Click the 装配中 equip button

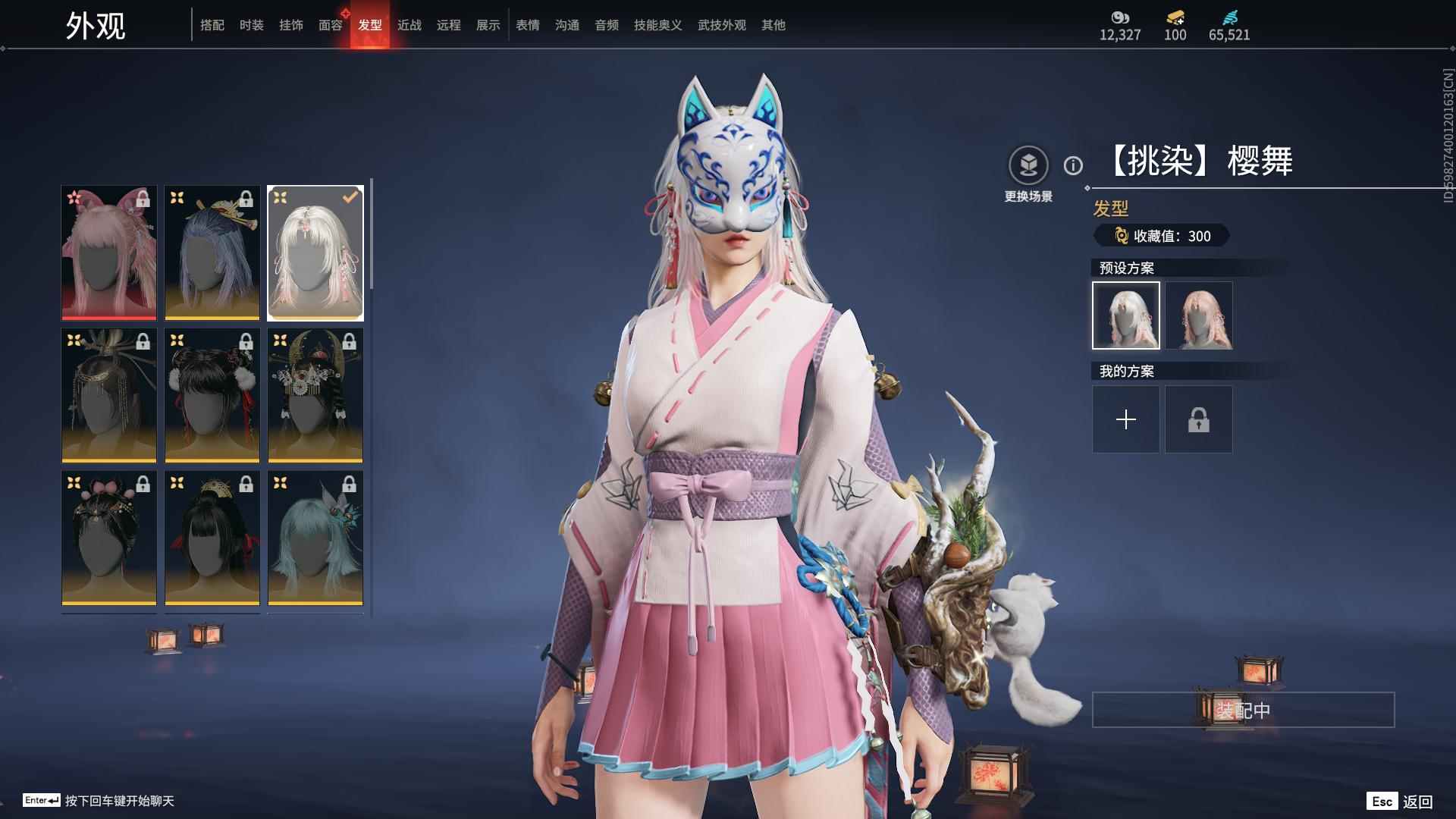(x=1243, y=710)
